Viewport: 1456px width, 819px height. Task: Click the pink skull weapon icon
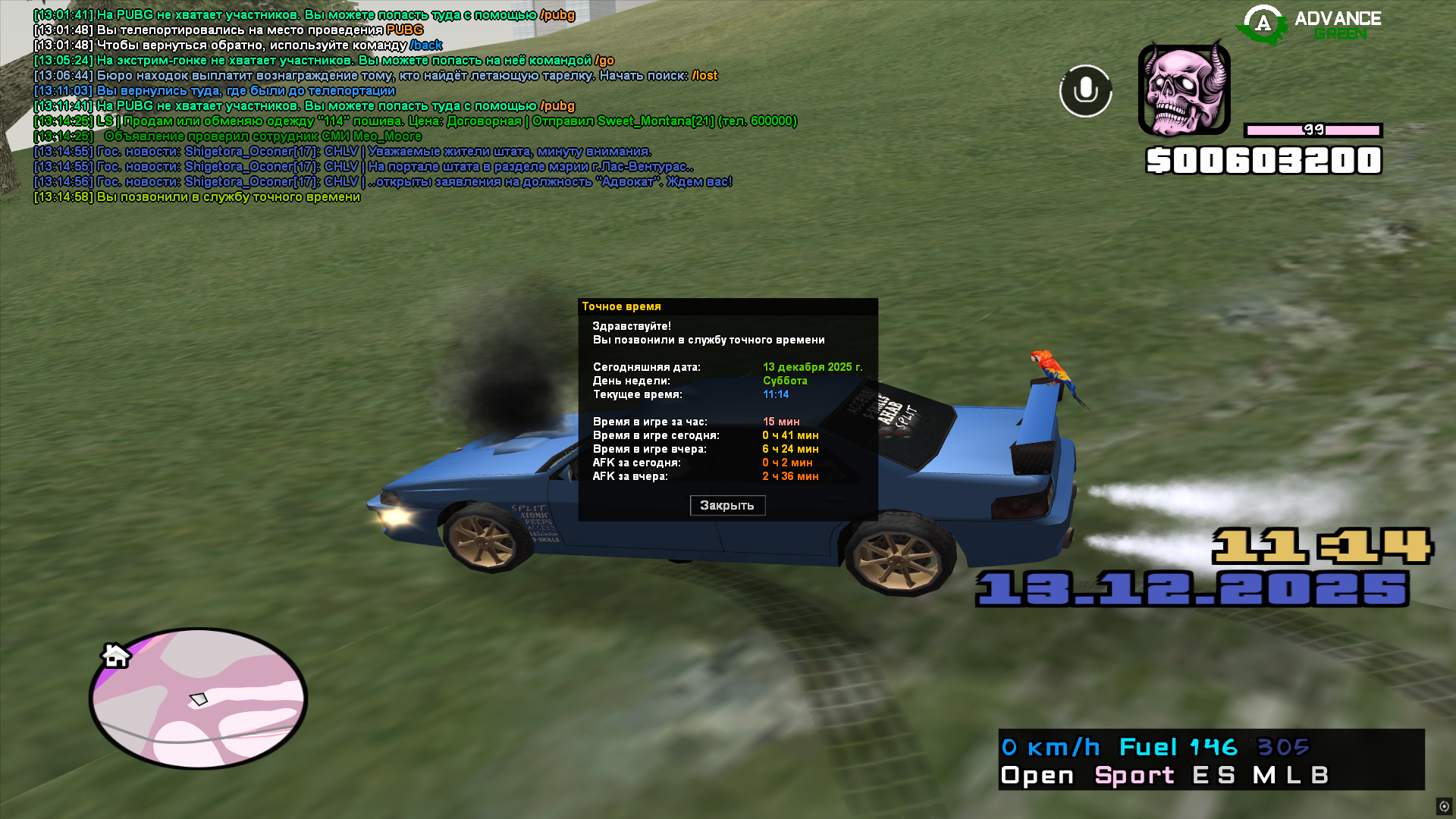pyautogui.click(x=1184, y=90)
